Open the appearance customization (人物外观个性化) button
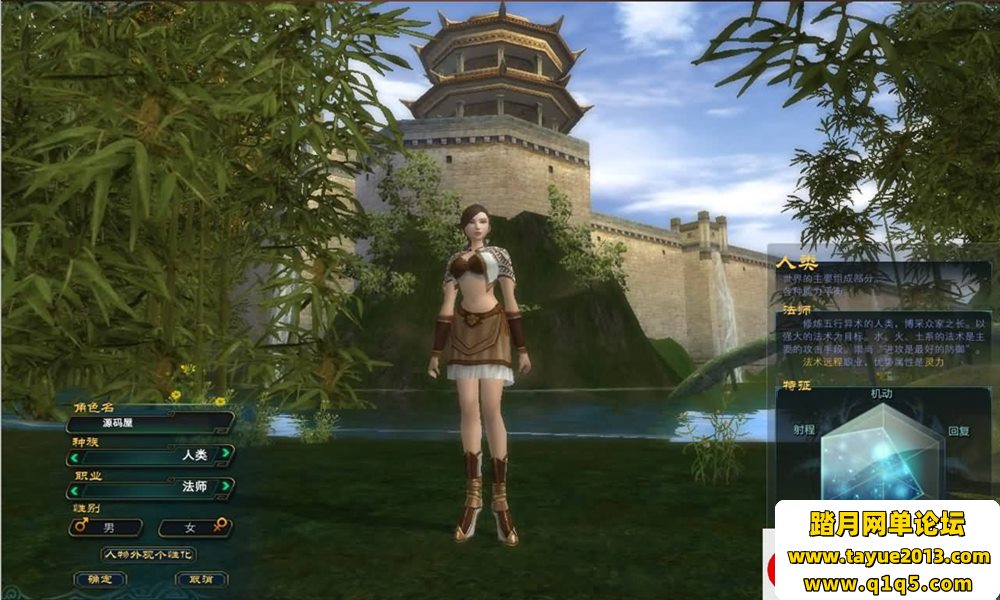 (149, 554)
